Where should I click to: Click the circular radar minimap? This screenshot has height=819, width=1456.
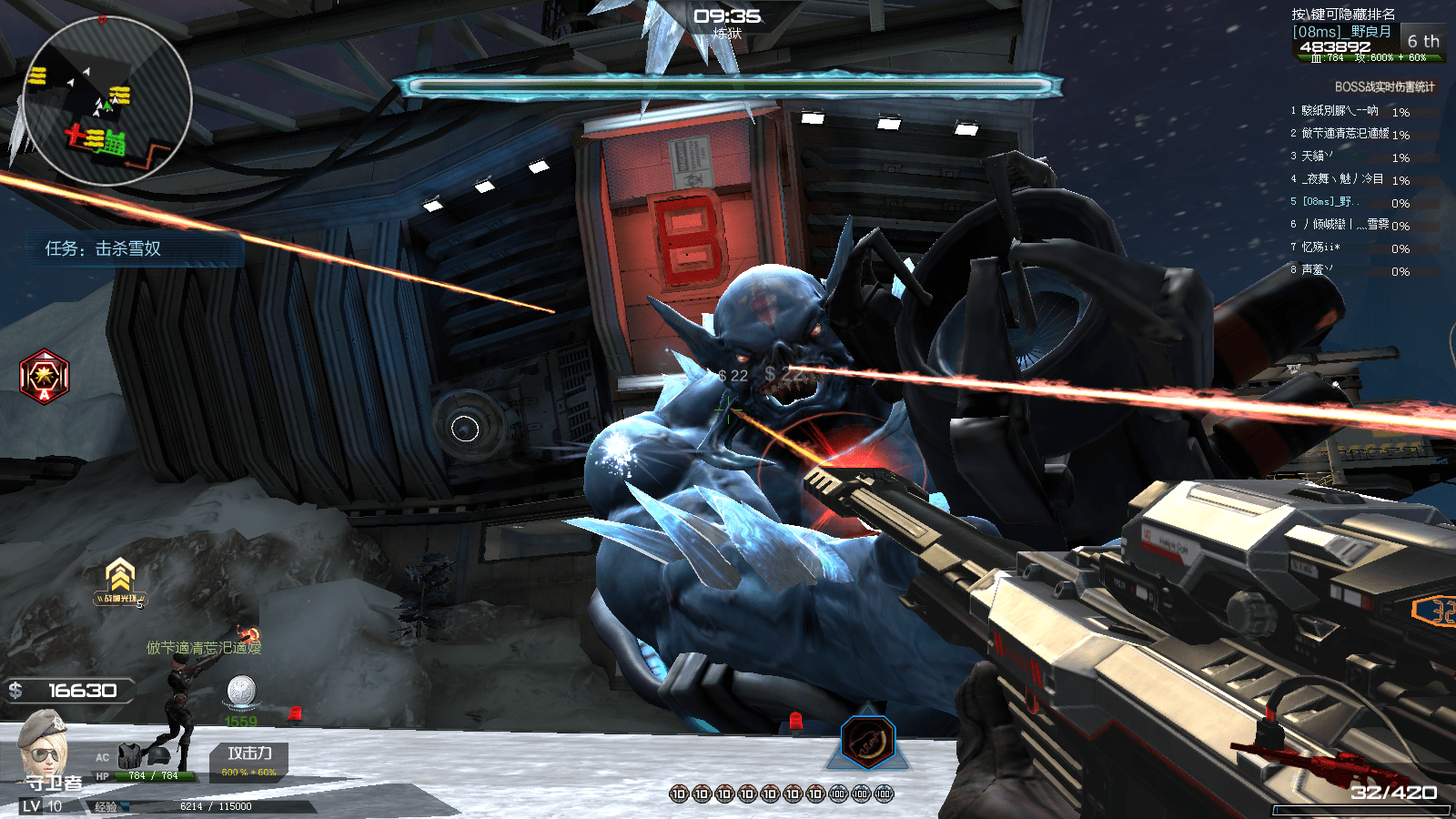coord(106,100)
